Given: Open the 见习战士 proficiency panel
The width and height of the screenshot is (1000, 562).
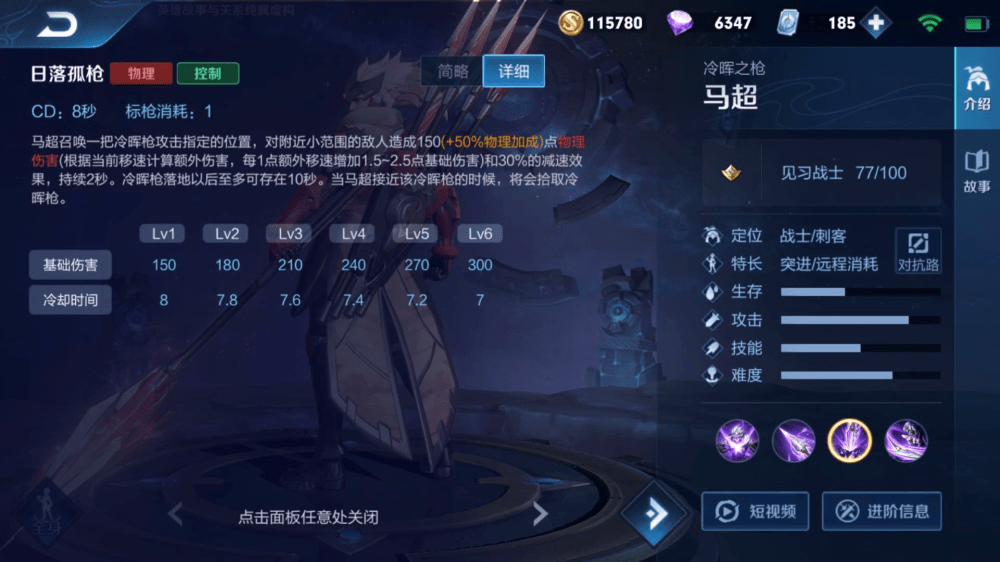Looking at the screenshot, I should coord(821,172).
